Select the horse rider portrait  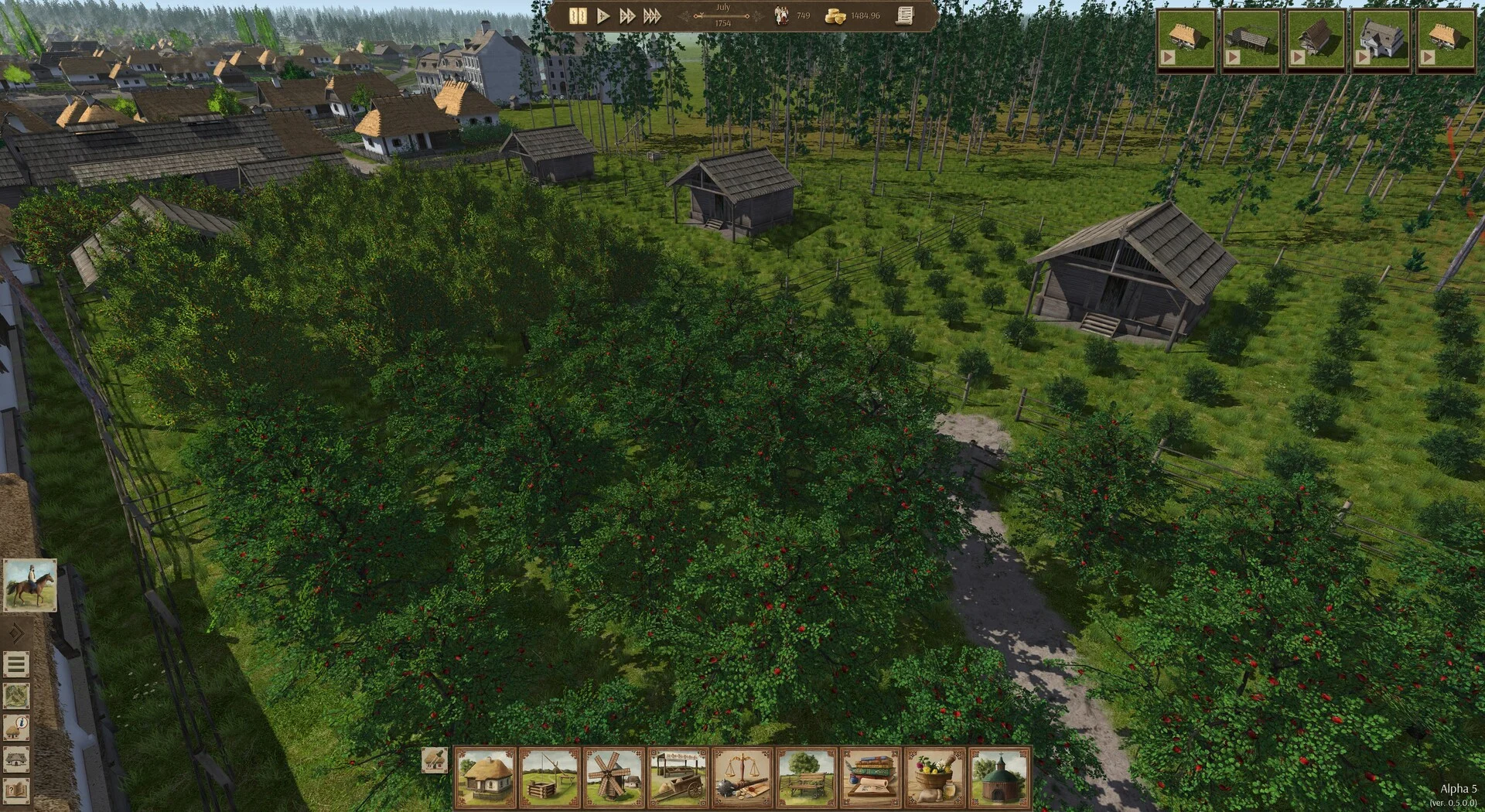(30, 585)
